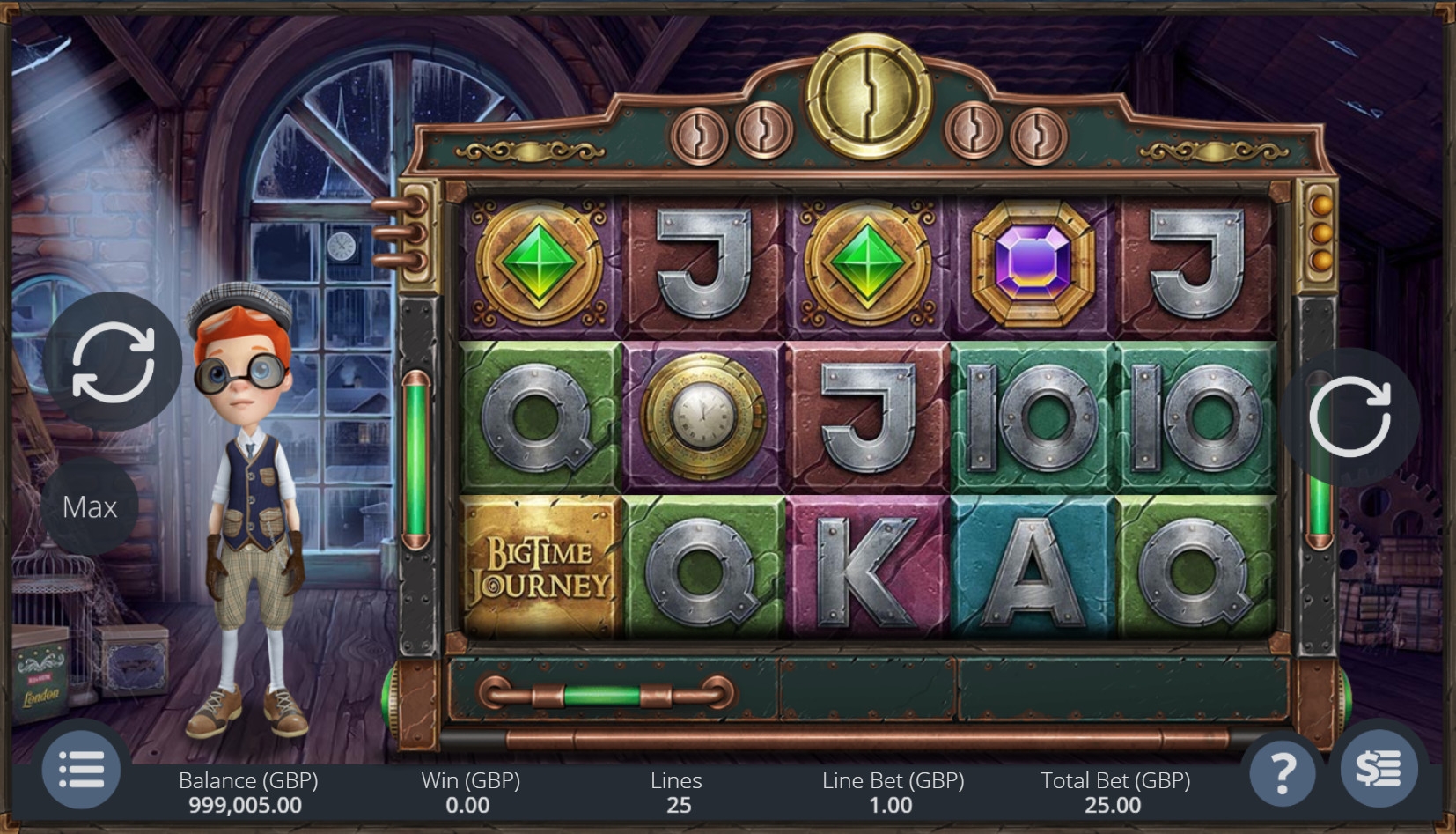
Task: Activate the autoplay double-arrow button
Action: tap(113, 361)
